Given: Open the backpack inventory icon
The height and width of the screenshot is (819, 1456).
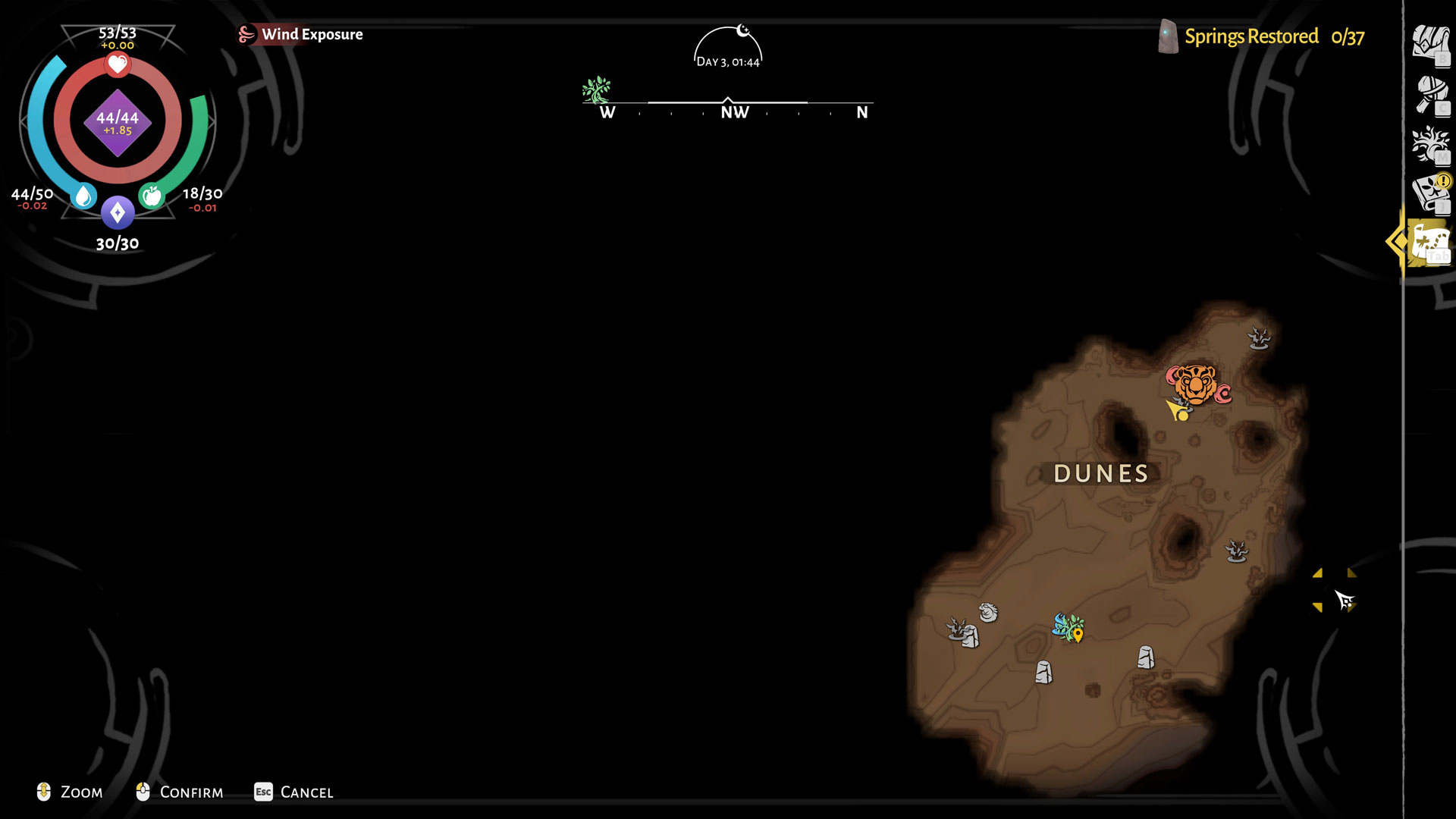Looking at the screenshot, I should tap(1429, 43).
